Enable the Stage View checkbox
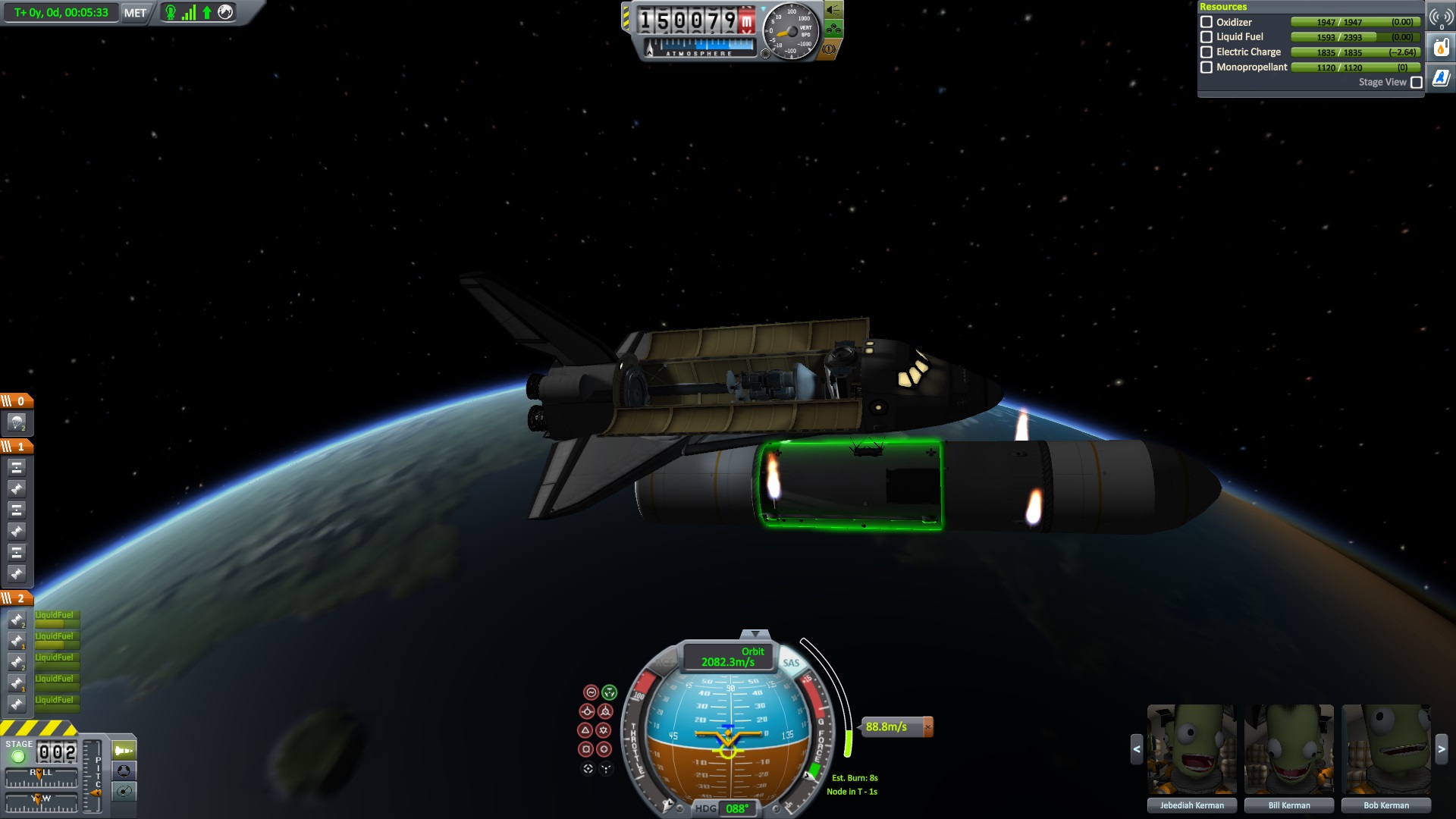The height and width of the screenshot is (819, 1456). [1416, 83]
